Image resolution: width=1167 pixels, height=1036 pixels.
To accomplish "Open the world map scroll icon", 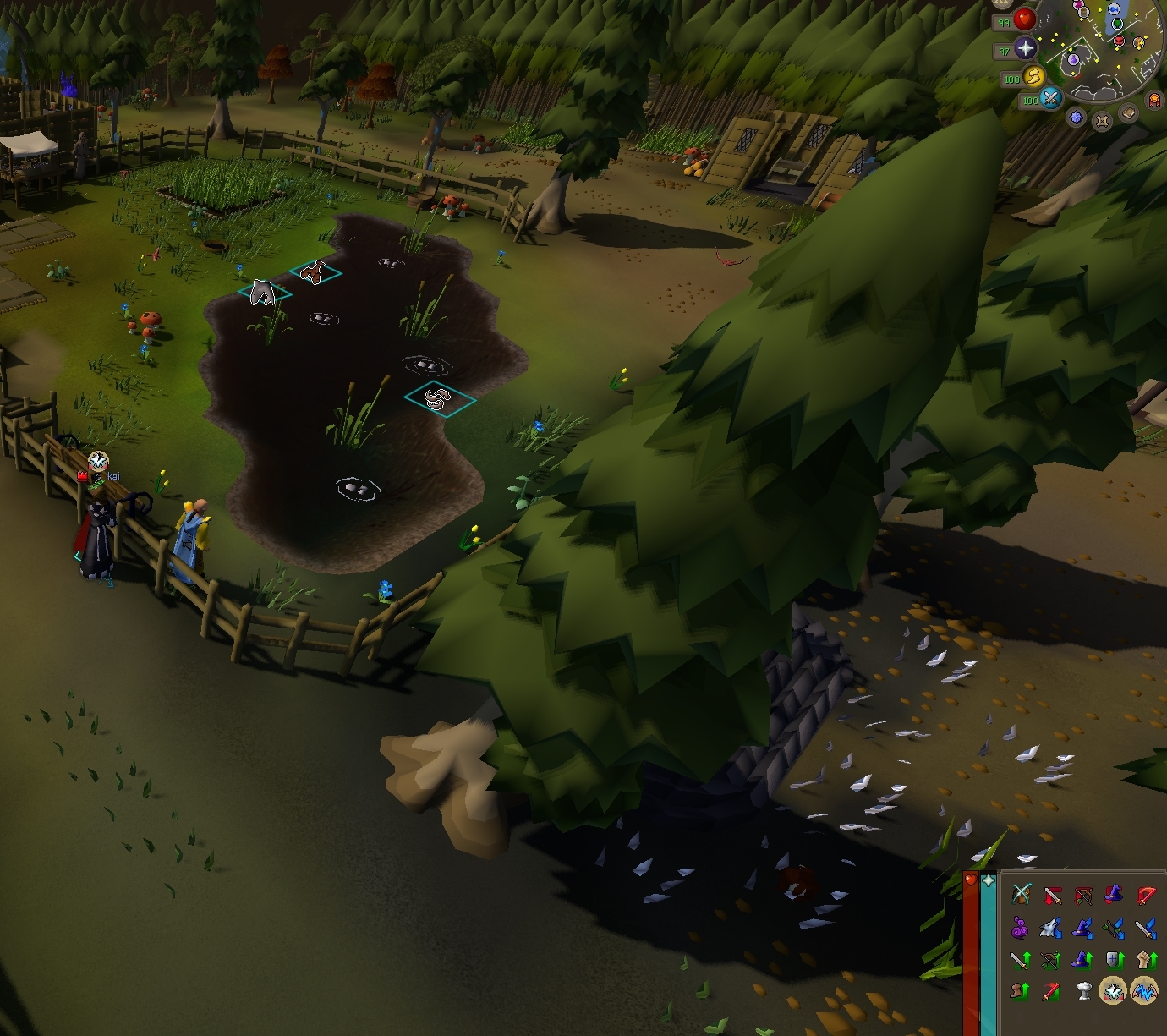I will click(1103, 120).
